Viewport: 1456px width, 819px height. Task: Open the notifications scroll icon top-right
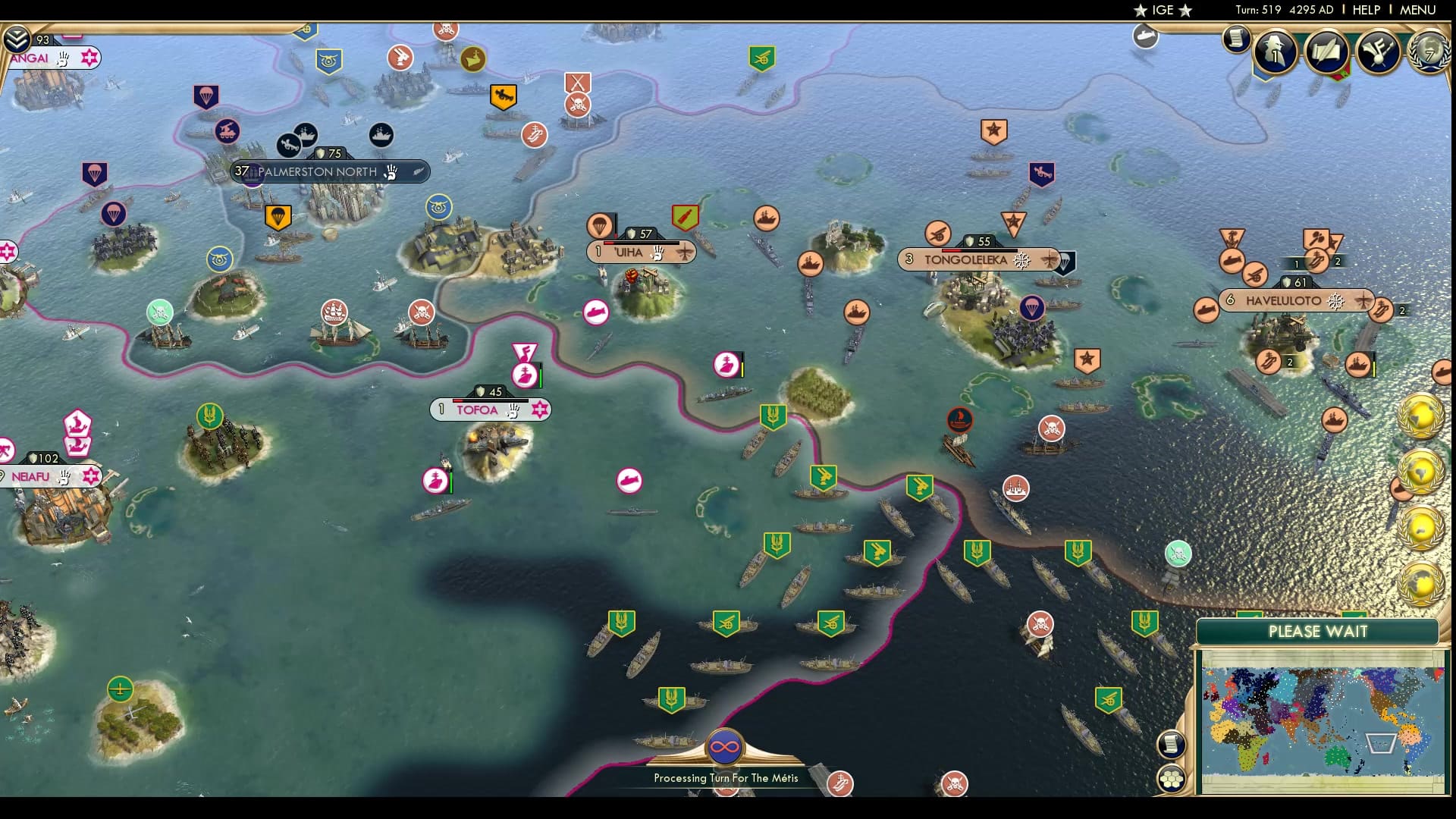click(1238, 38)
